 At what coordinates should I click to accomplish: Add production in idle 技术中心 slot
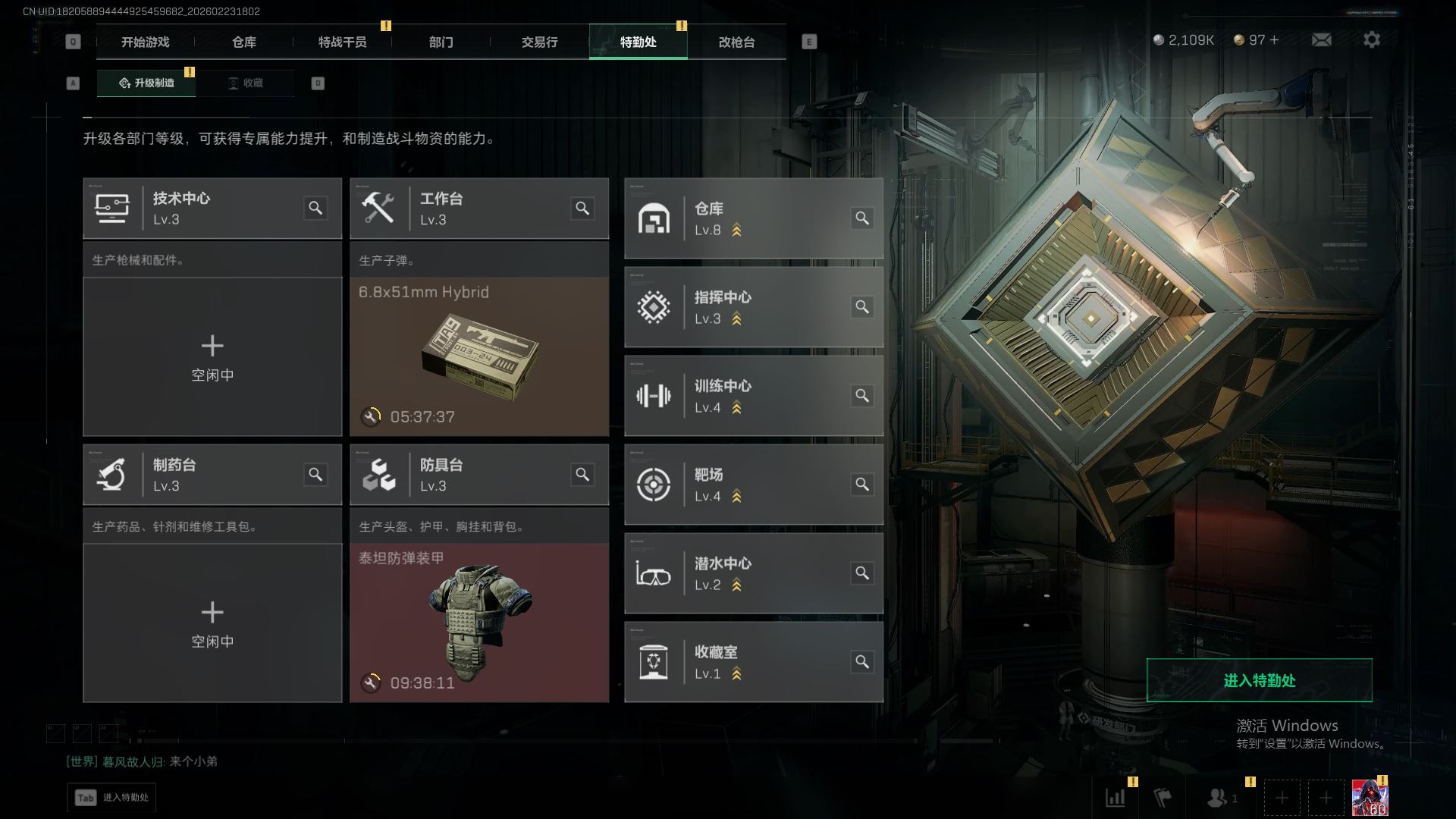tap(212, 356)
